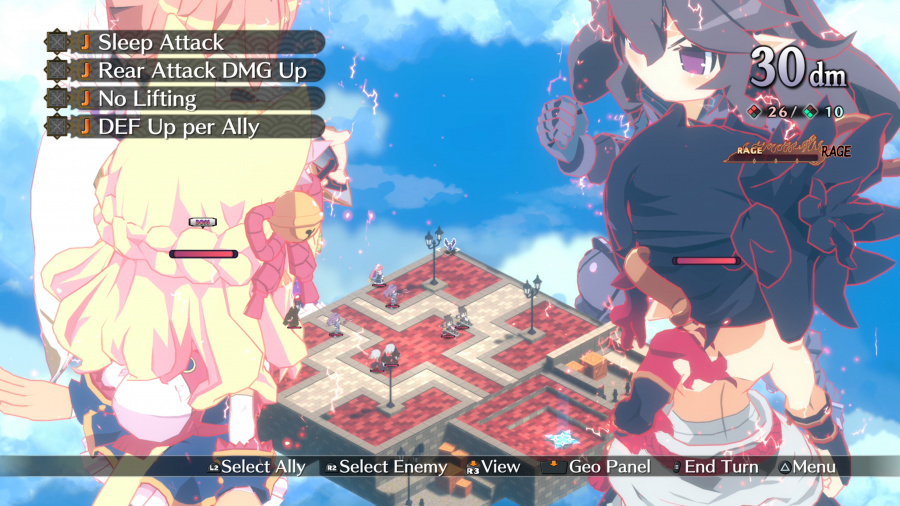
Task: Click the No Lifting geo effect row
Action: [185, 99]
